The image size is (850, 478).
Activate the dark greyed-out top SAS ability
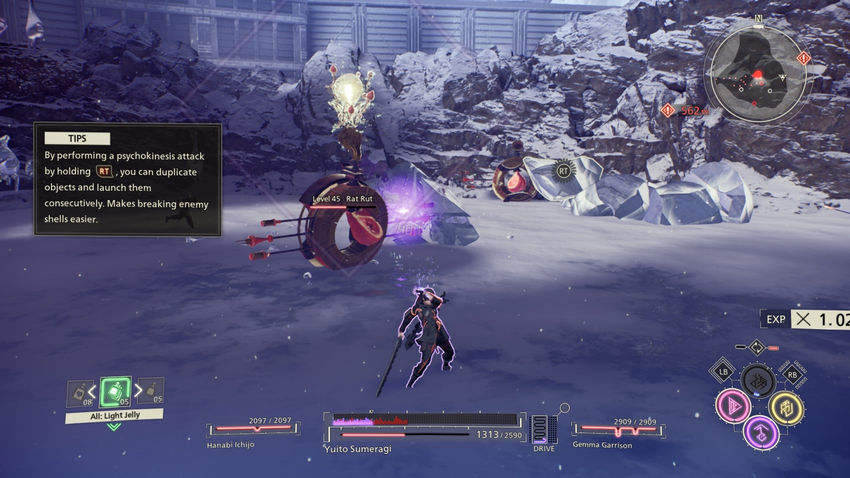click(x=759, y=381)
